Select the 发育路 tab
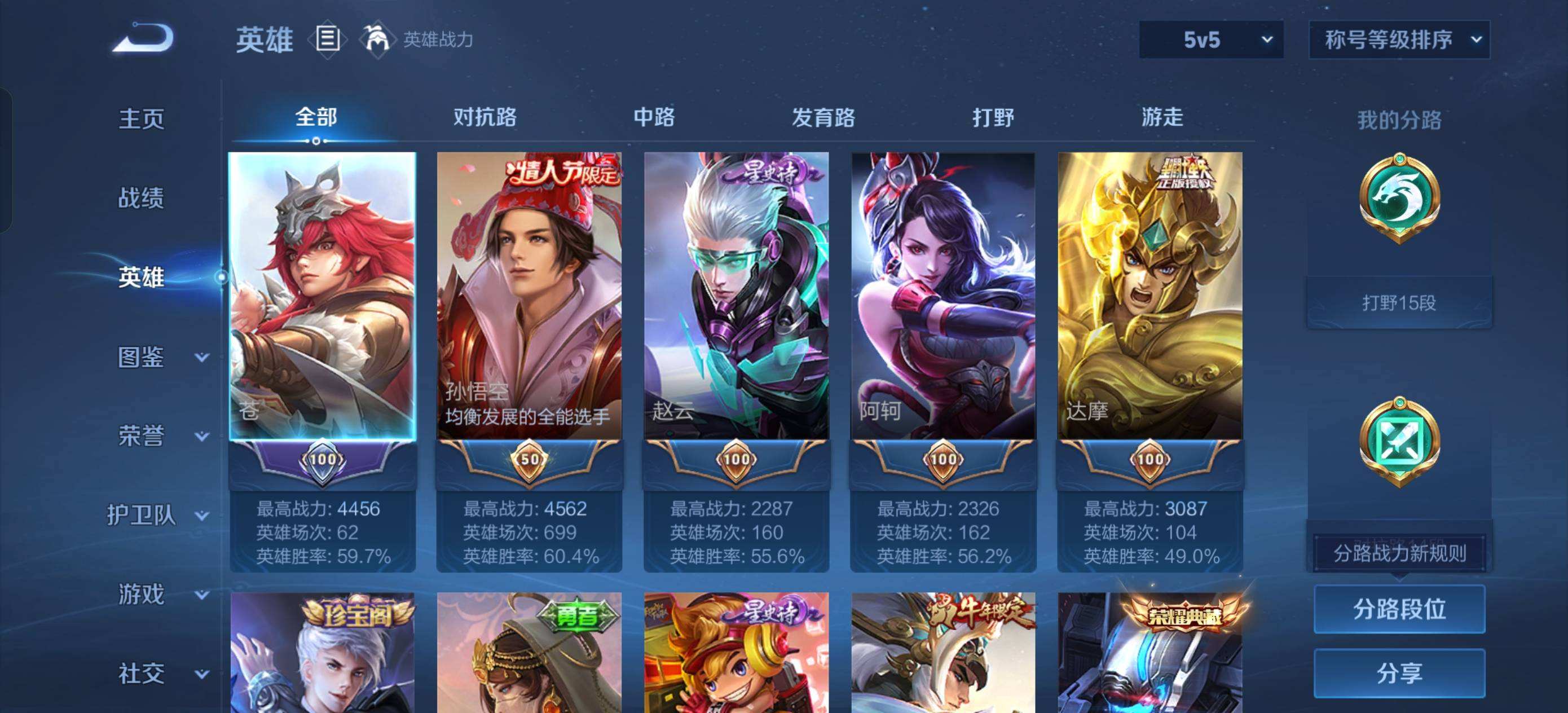 (823, 117)
